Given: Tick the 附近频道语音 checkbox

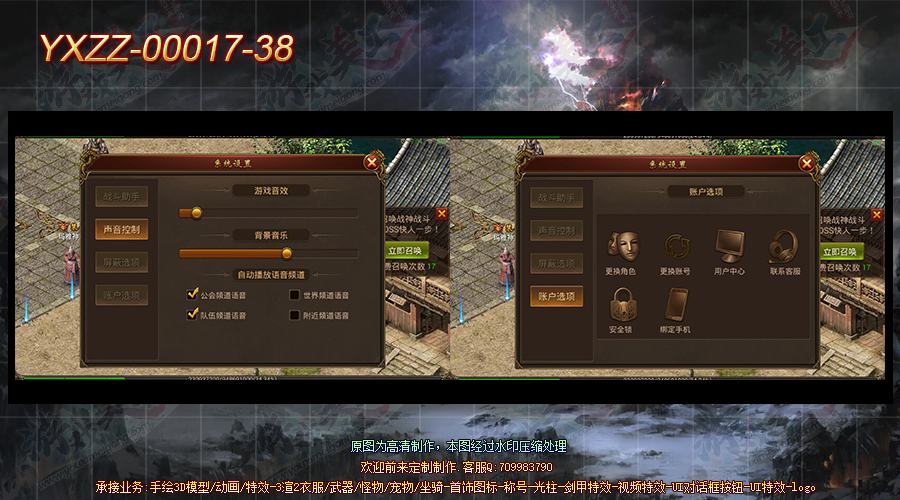Looking at the screenshot, I should click(x=295, y=315).
